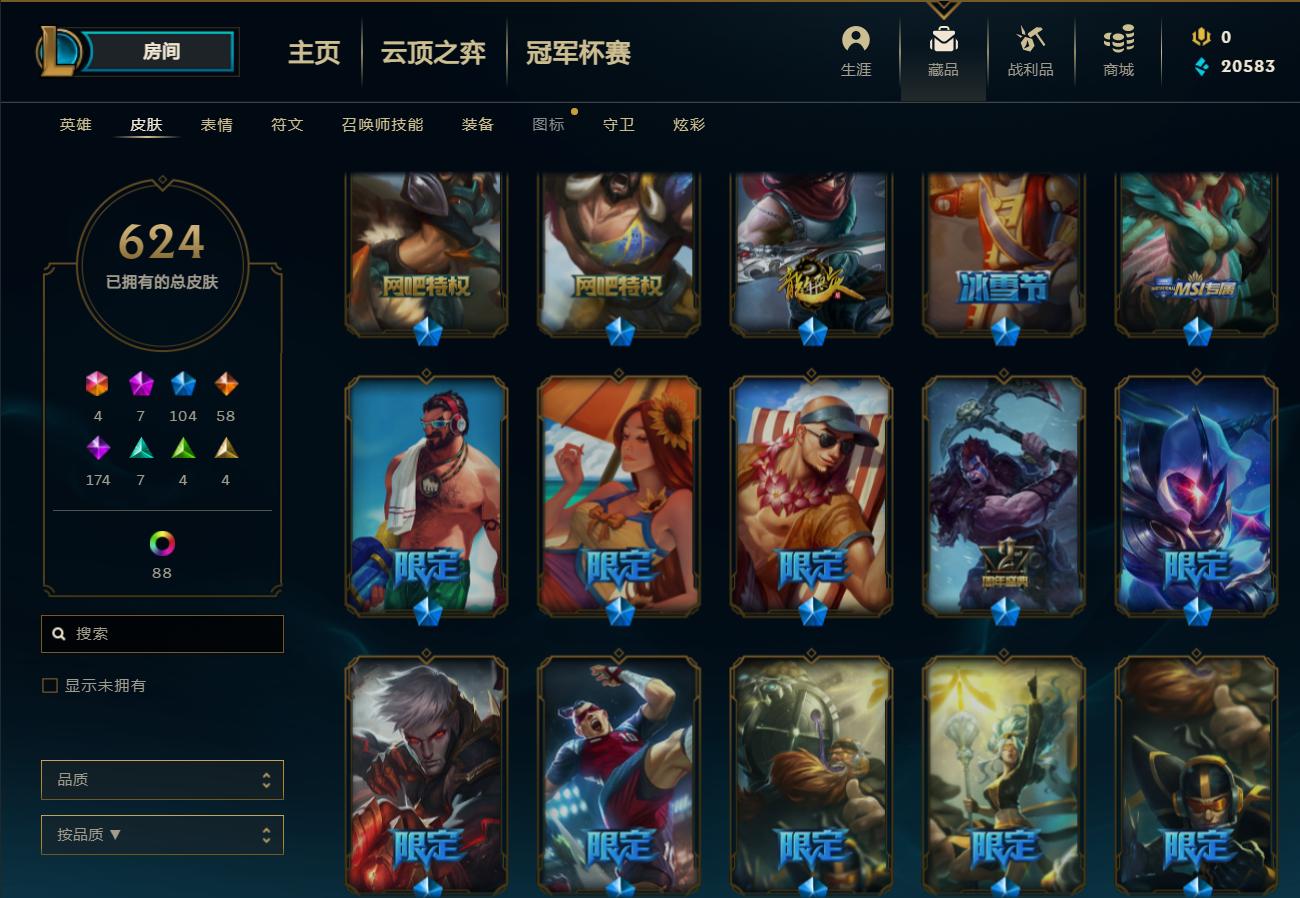
Task: Click the League of Legends logo
Action: tap(55, 51)
